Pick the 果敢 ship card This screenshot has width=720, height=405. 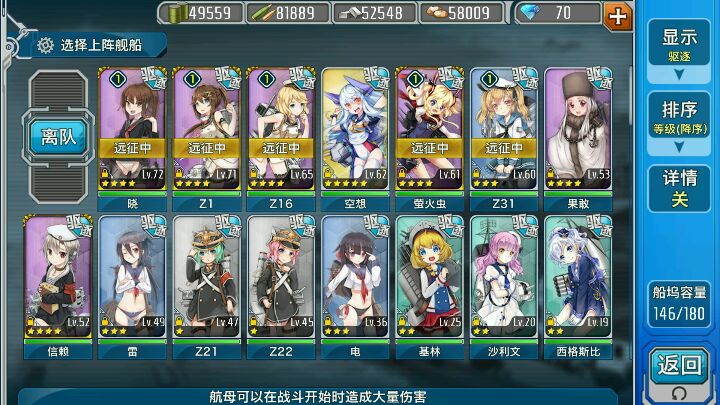click(578, 130)
